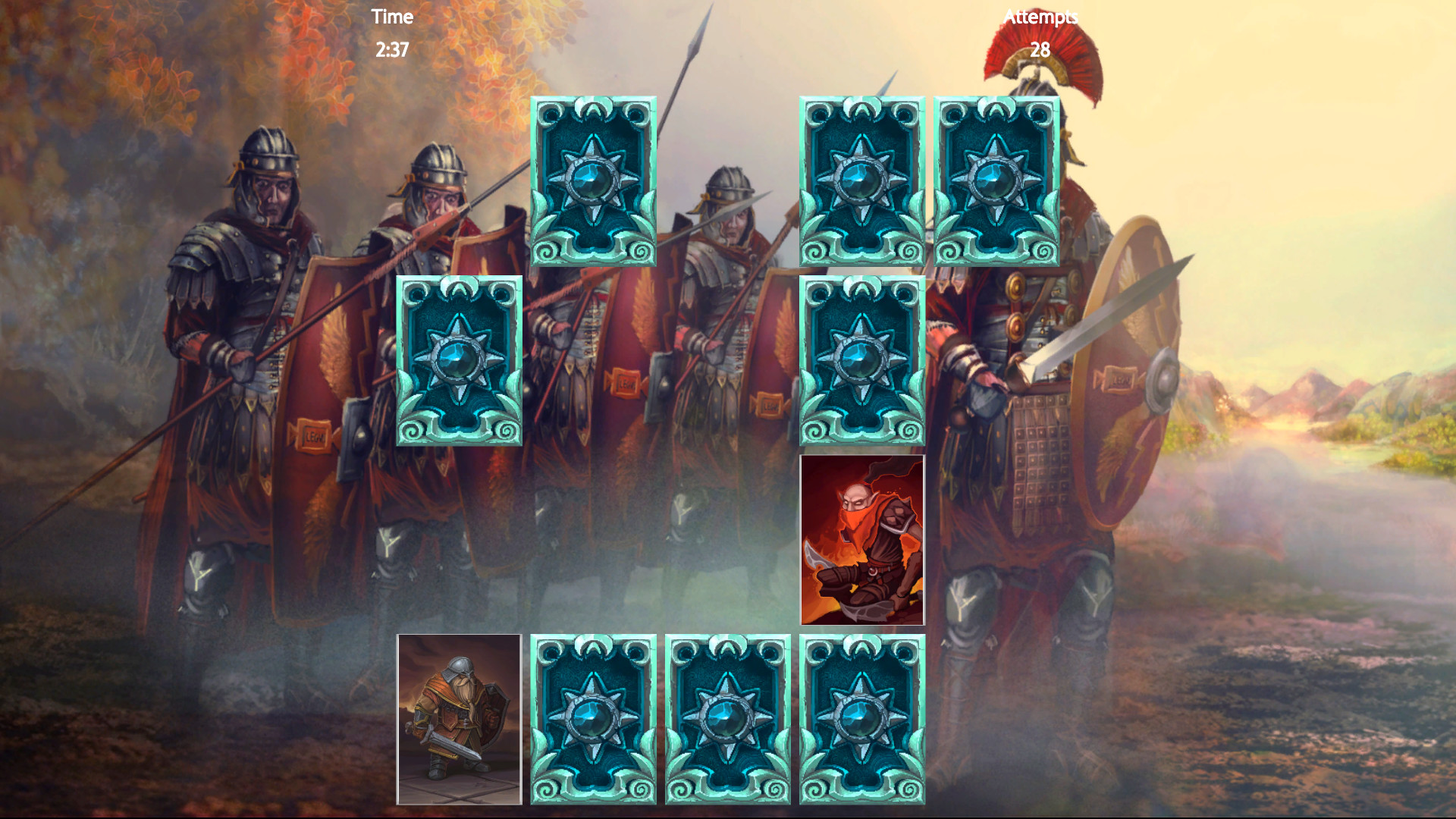The height and width of the screenshot is (819, 1456).
Task: Flip the top-right face-down card
Action: [997, 182]
